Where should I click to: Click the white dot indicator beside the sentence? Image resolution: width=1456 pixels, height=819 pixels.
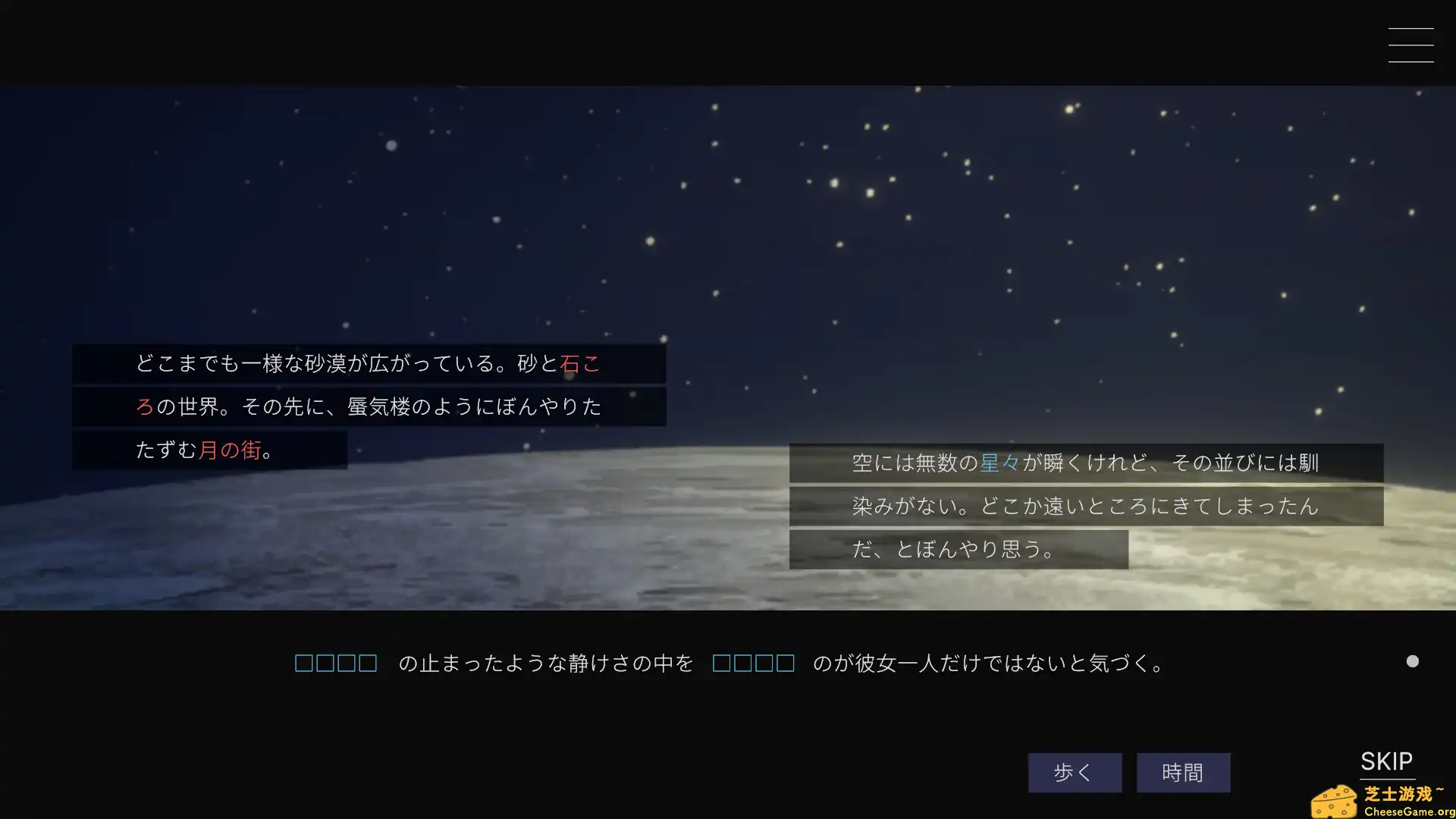(1412, 661)
